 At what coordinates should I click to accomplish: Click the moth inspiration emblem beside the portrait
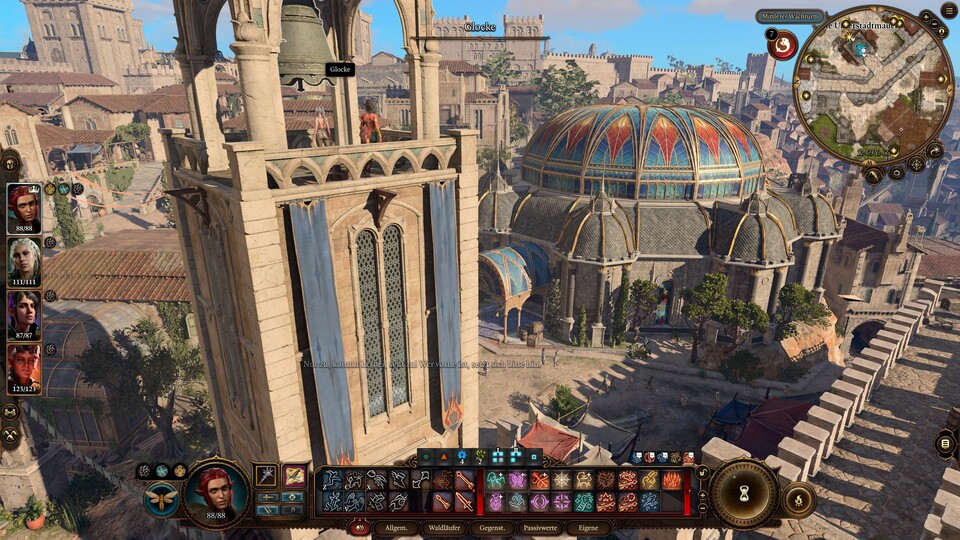[161, 499]
